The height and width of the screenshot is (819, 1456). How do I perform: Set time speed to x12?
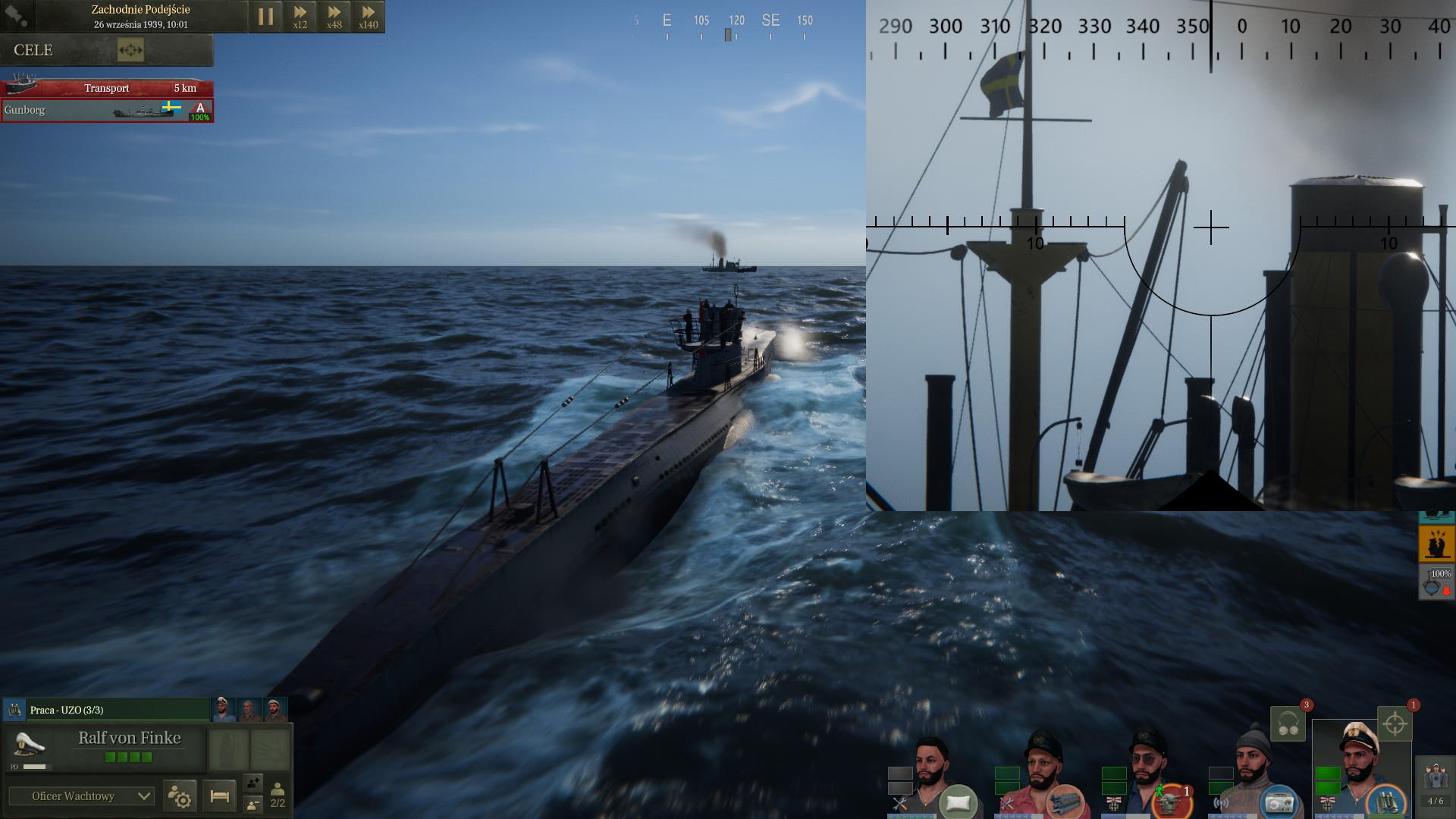[300, 16]
